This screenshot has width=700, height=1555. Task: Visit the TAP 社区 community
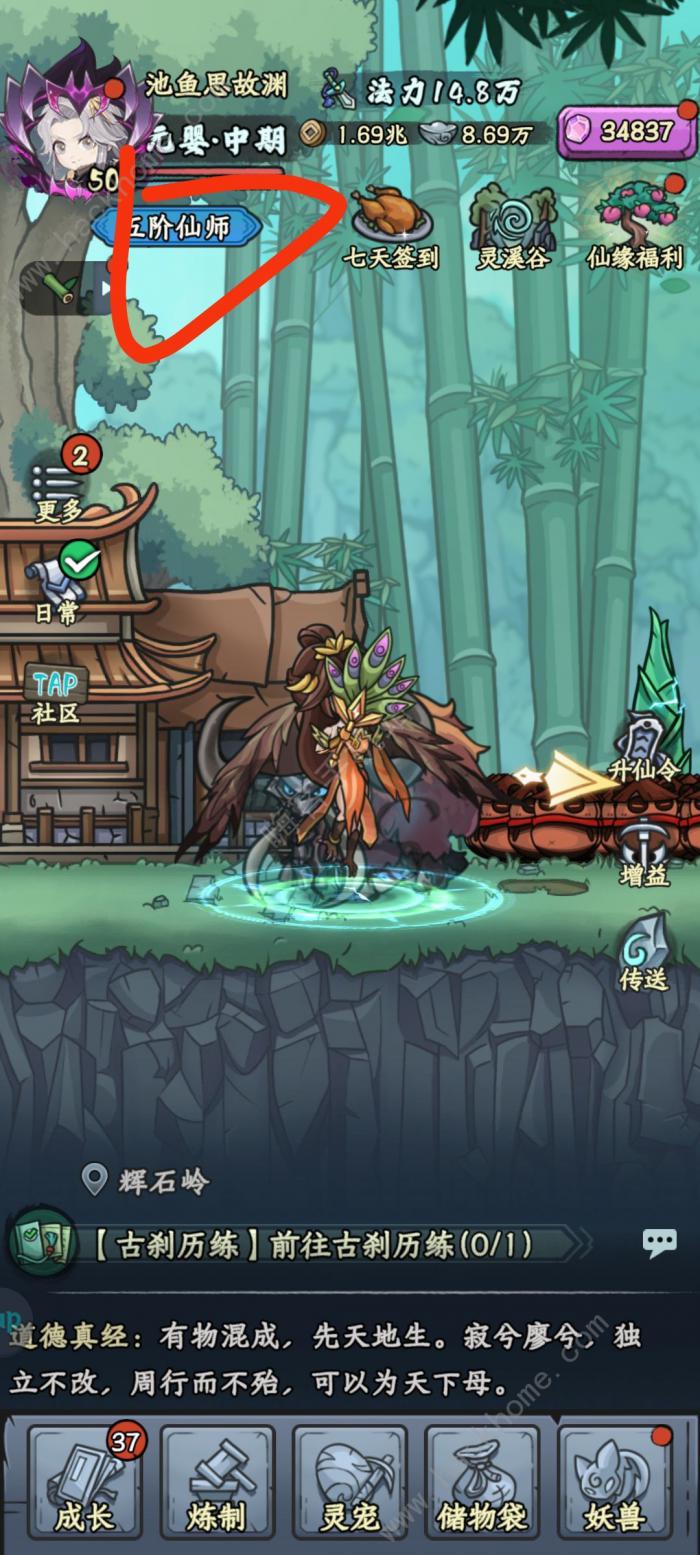tap(56, 694)
